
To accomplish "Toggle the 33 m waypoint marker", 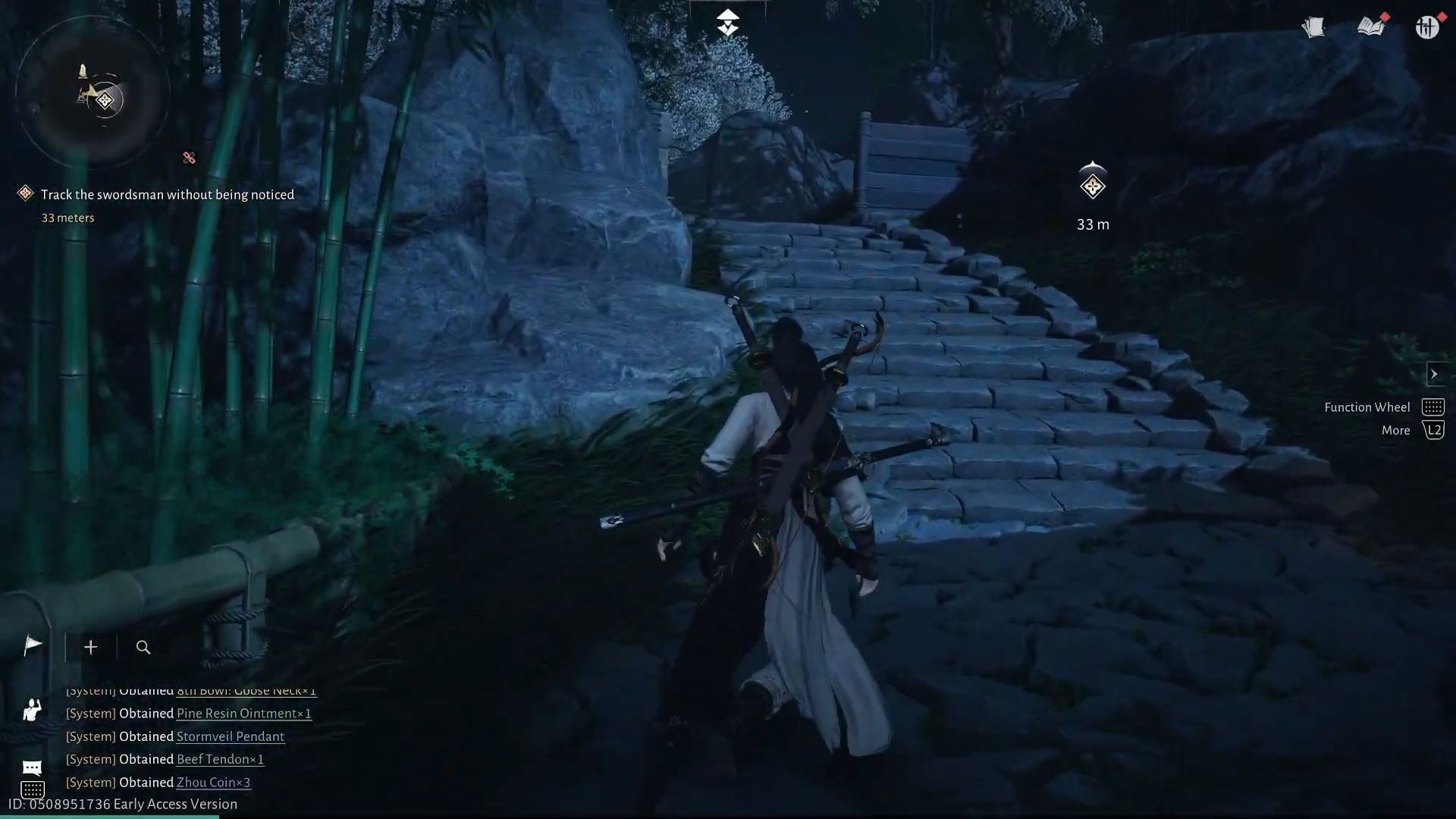I will pyautogui.click(x=1092, y=186).
